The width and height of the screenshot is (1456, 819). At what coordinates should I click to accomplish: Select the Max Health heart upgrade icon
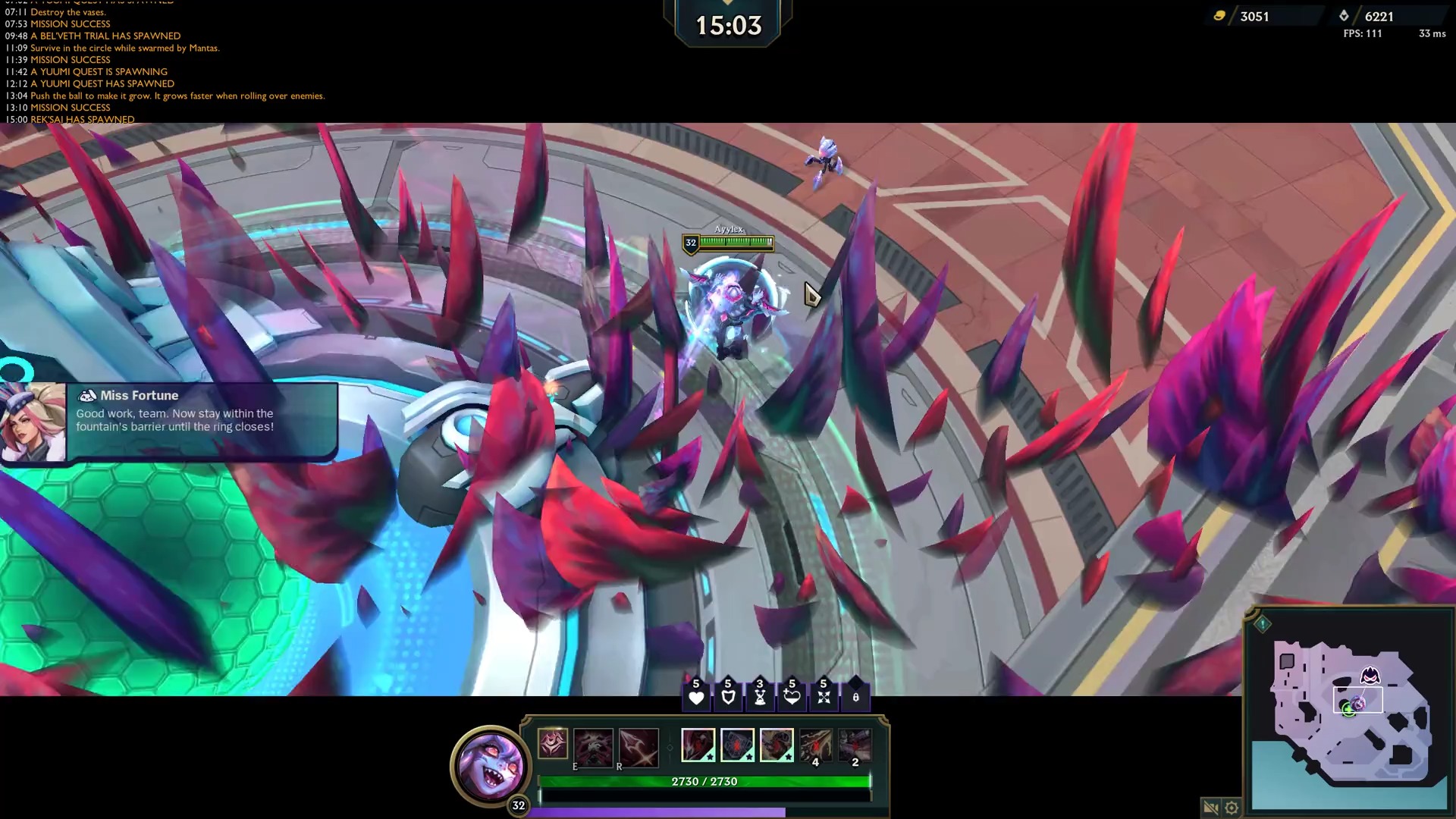click(x=696, y=697)
